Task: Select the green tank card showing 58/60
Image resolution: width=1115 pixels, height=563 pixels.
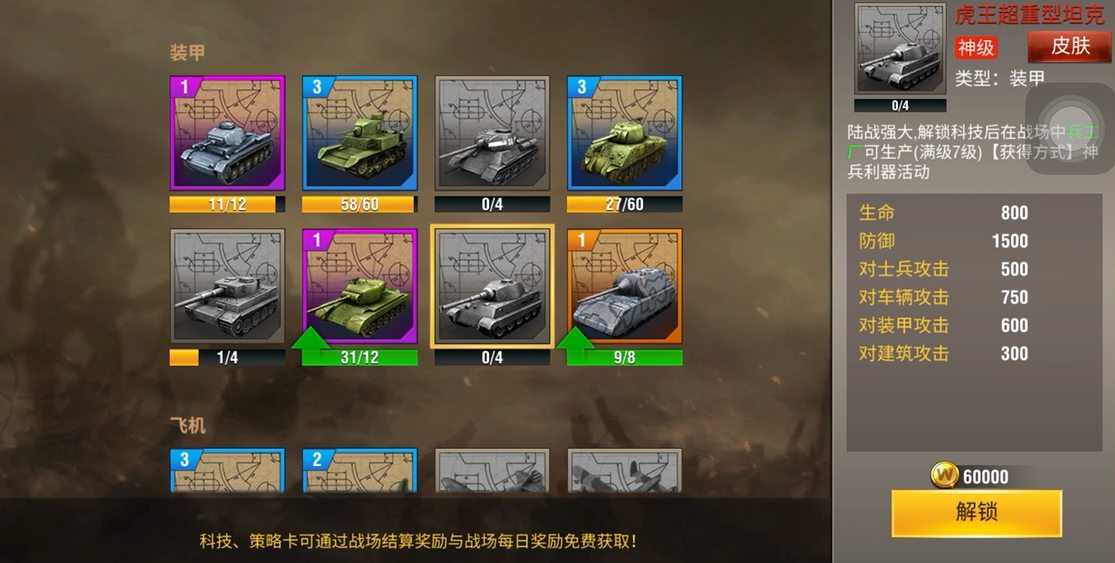Action: (x=359, y=133)
